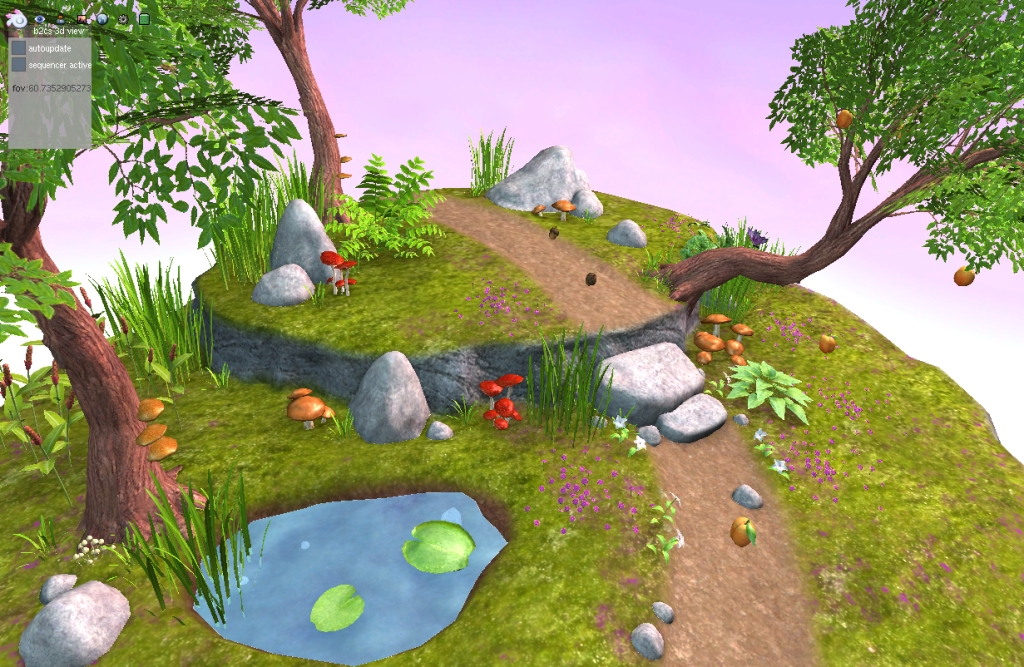Click the globe toolbar icon
Screen dimensions: 1024x667
coord(102,18)
